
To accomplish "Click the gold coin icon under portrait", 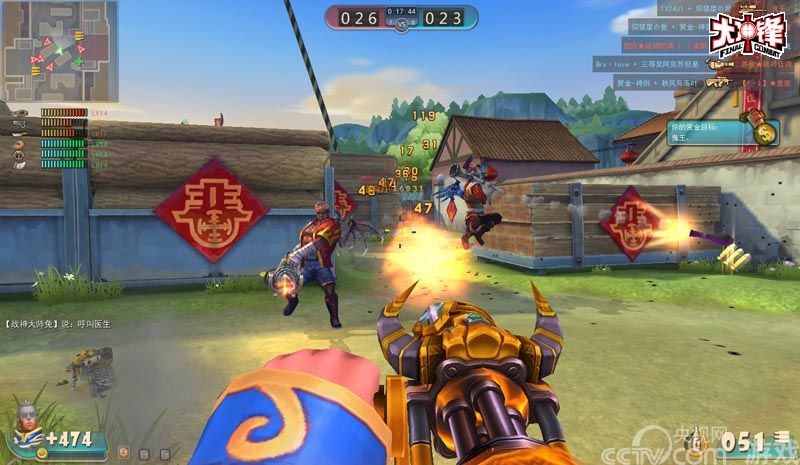I will 42,453.
